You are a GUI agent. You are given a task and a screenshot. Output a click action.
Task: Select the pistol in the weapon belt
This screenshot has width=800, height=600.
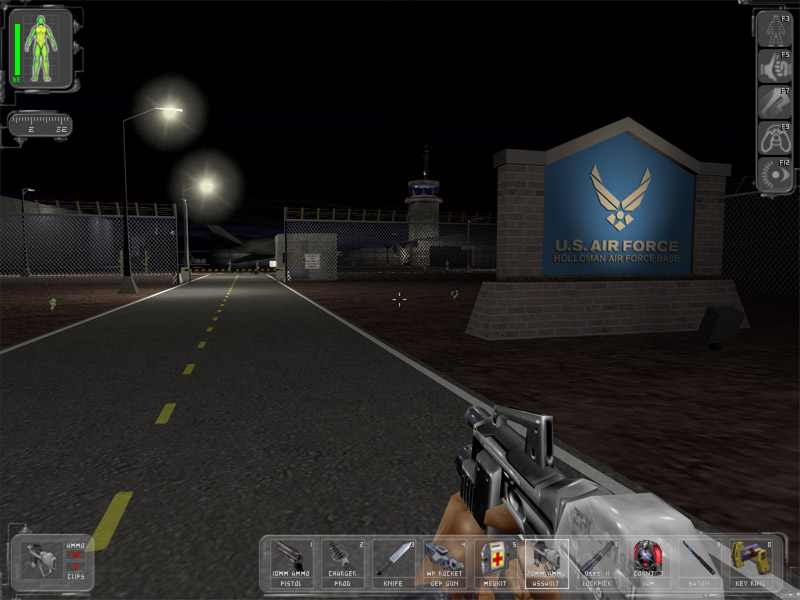click(291, 564)
